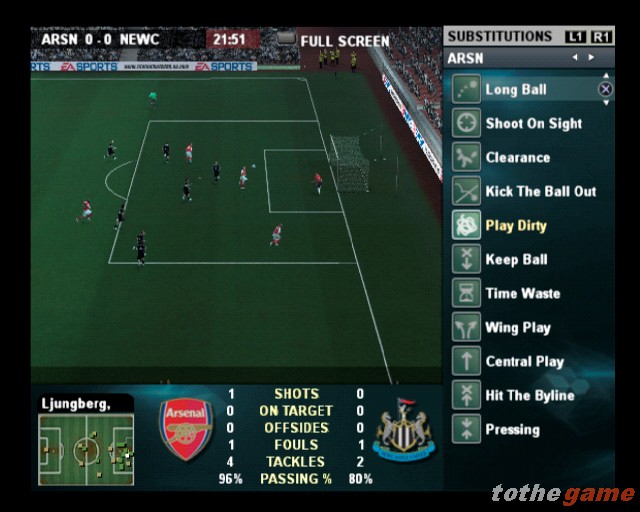Select the Clearance tactic
This screenshot has width=640, height=512.
point(517,158)
